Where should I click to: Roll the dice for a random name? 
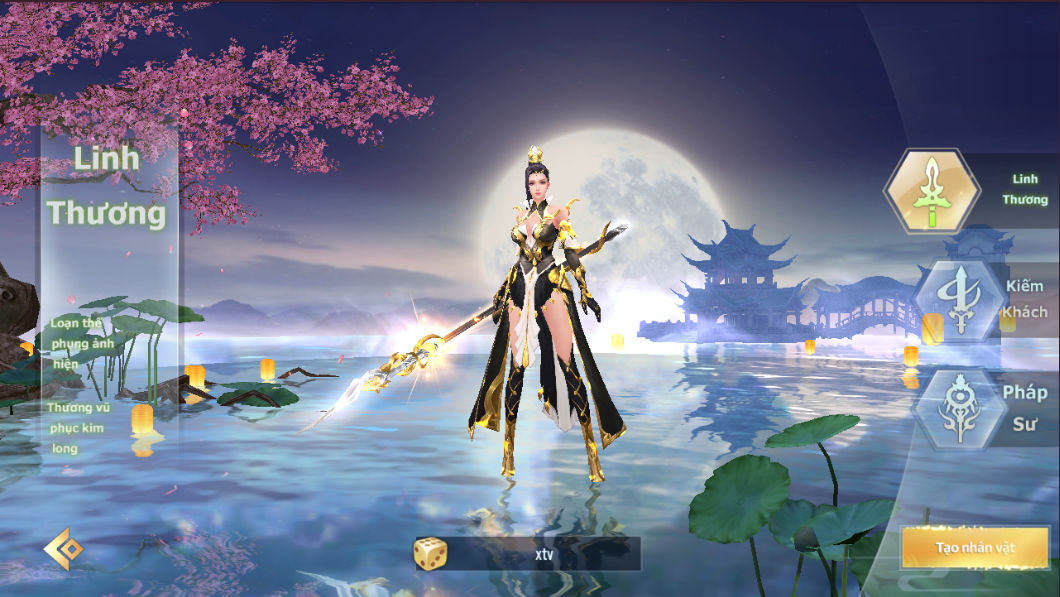pos(431,553)
